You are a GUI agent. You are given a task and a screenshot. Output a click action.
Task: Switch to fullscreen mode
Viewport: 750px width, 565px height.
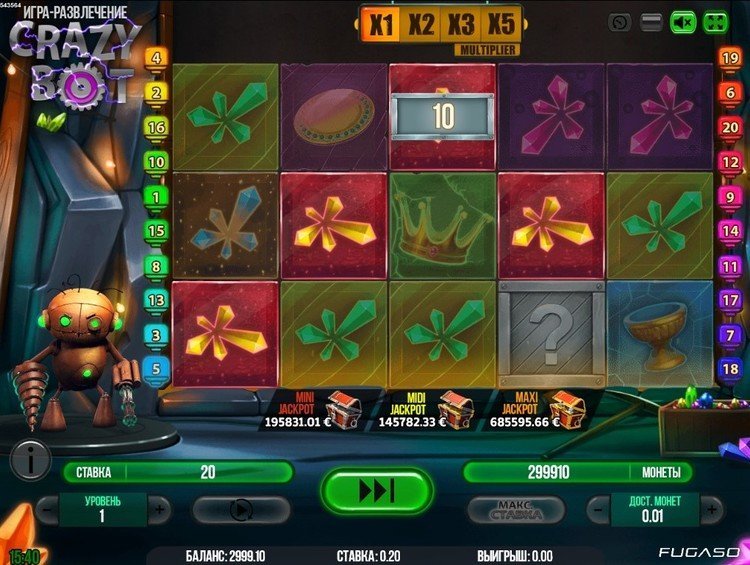point(715,21)
